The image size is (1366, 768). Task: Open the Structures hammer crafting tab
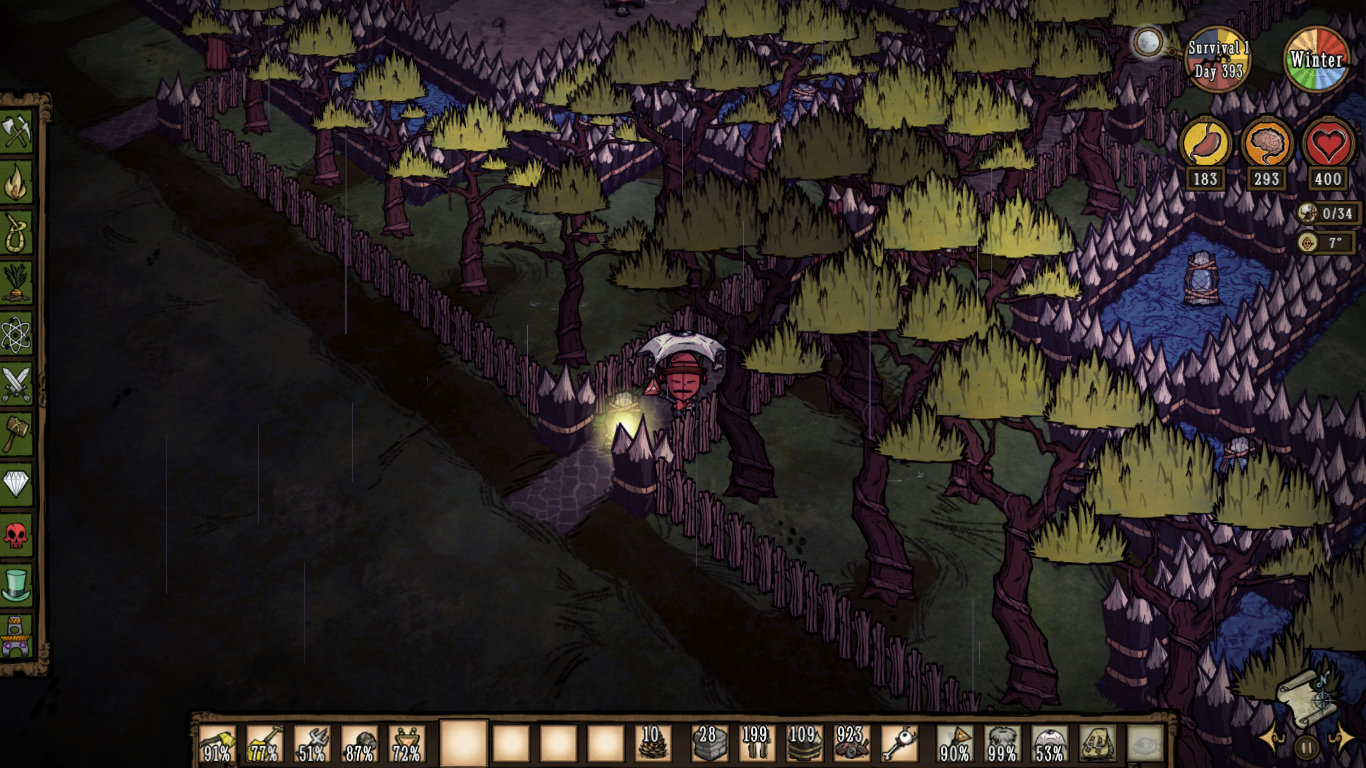coord(16,434)
